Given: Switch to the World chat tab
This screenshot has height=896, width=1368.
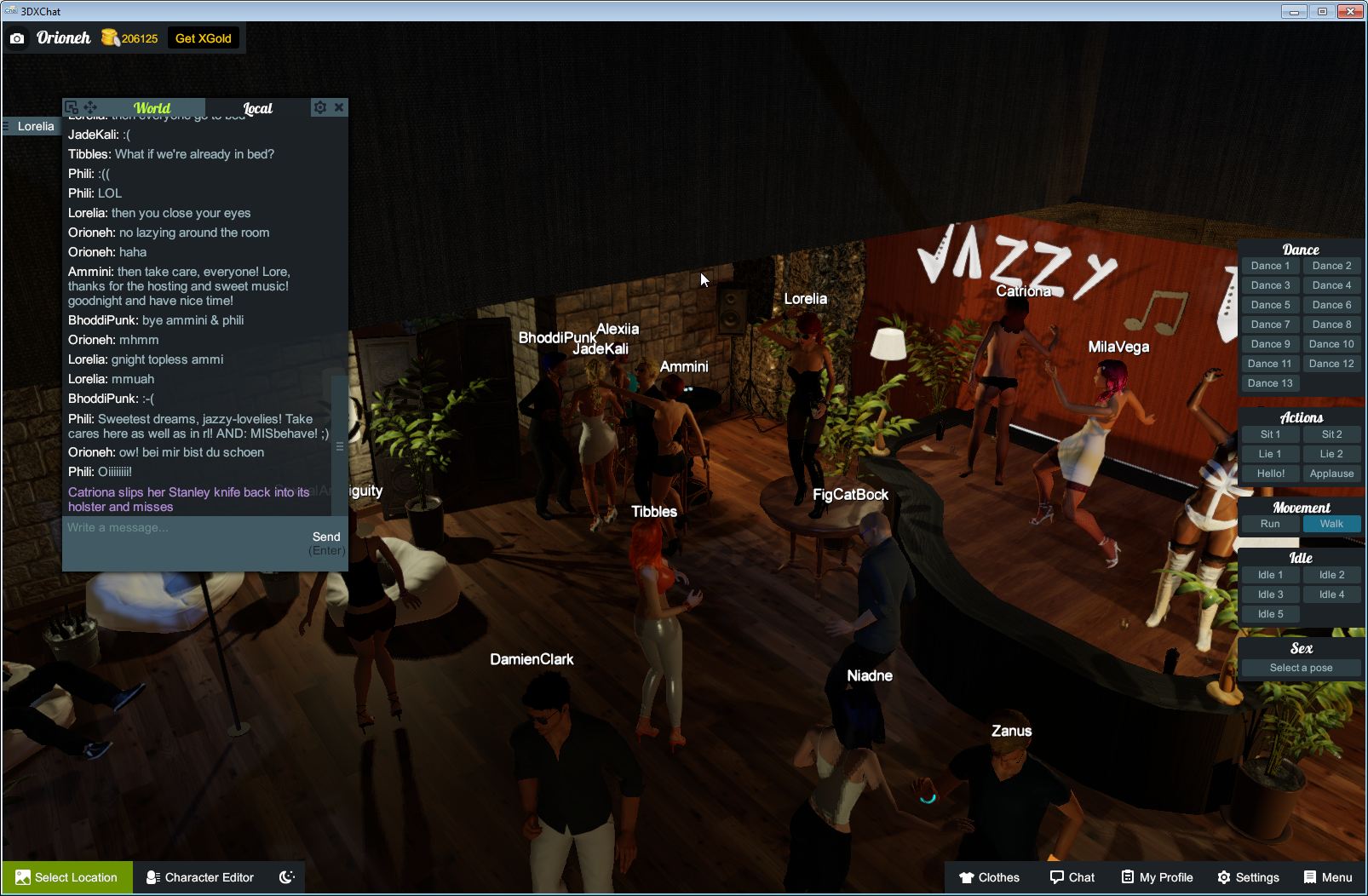Looking at the screenshot, I should coord(152,108).
